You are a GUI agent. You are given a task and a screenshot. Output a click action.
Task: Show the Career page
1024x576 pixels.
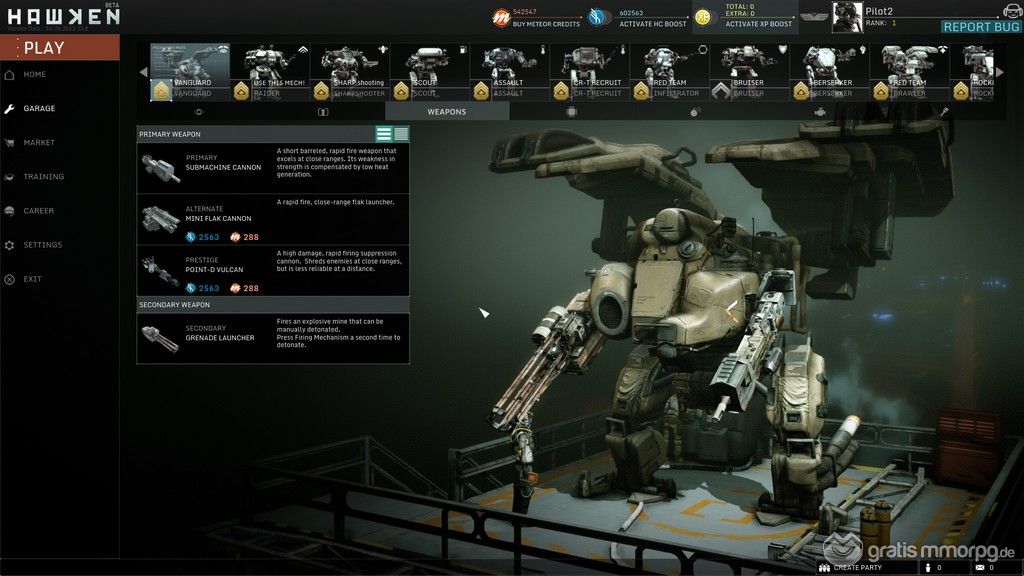39,211
